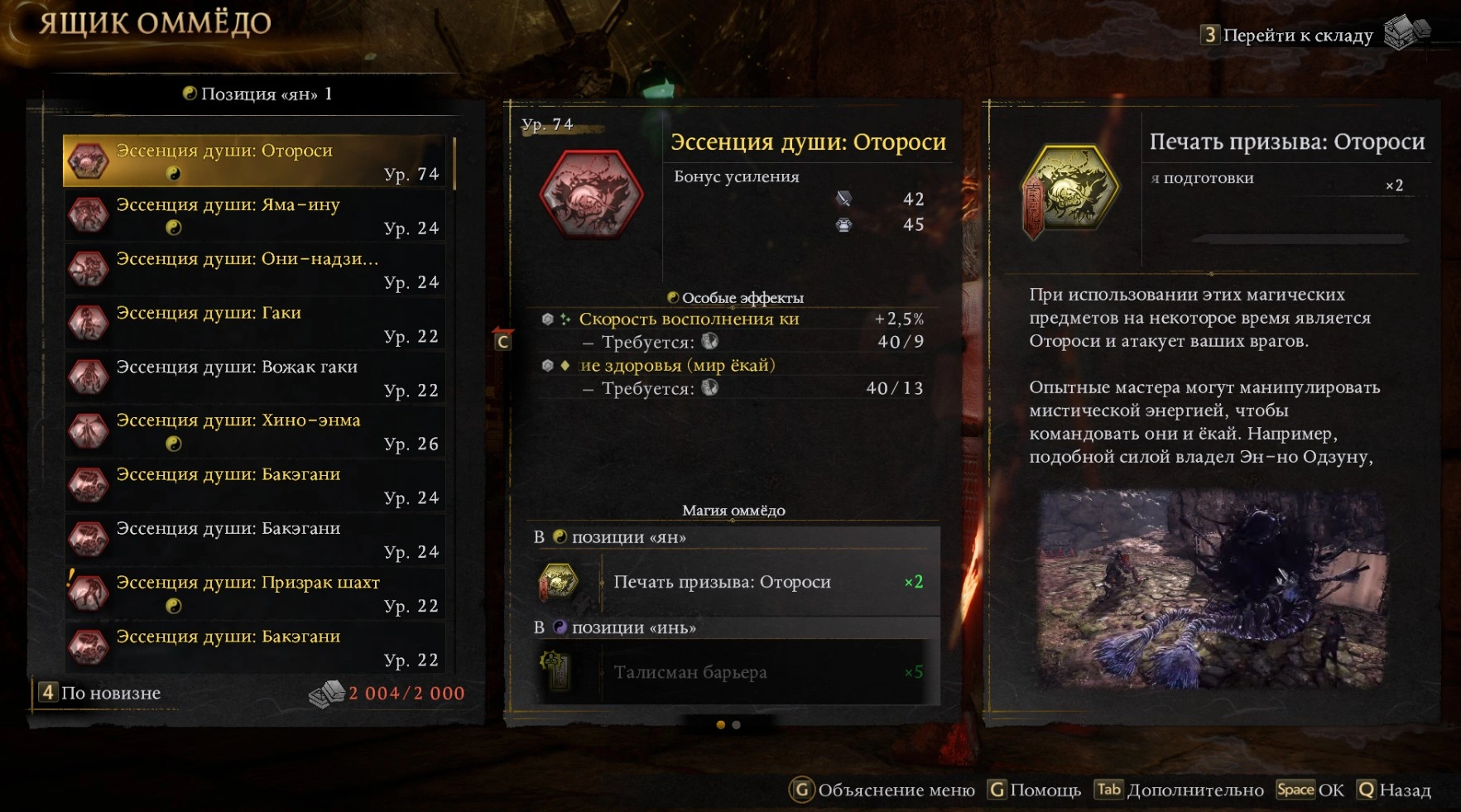View the Отороси summon preview thumbnail
The width and height of the screenshot is (1461, 812).
(1213, 589)
